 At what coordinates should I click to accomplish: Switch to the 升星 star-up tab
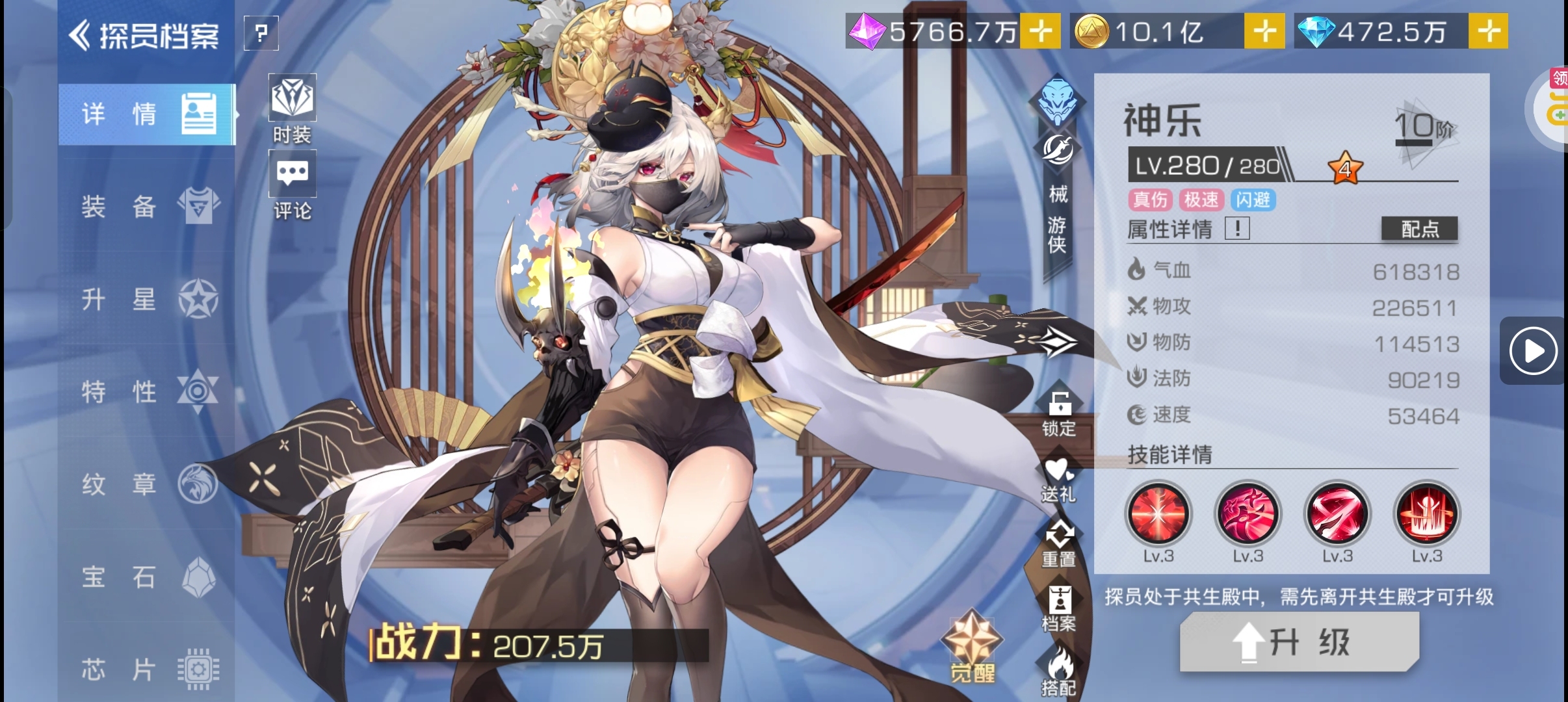(x=146, y=299)
